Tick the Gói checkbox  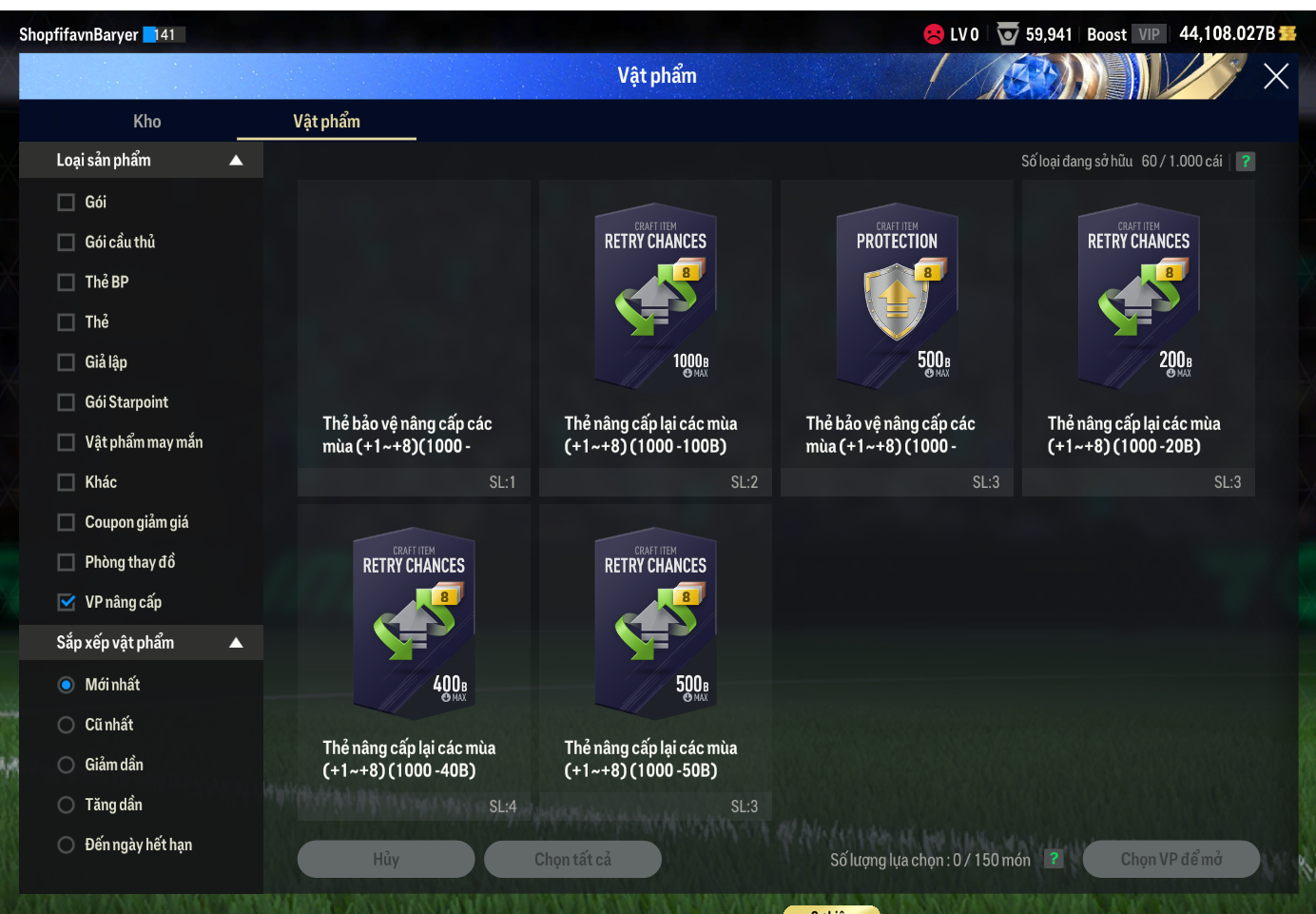tap(67, 203)
